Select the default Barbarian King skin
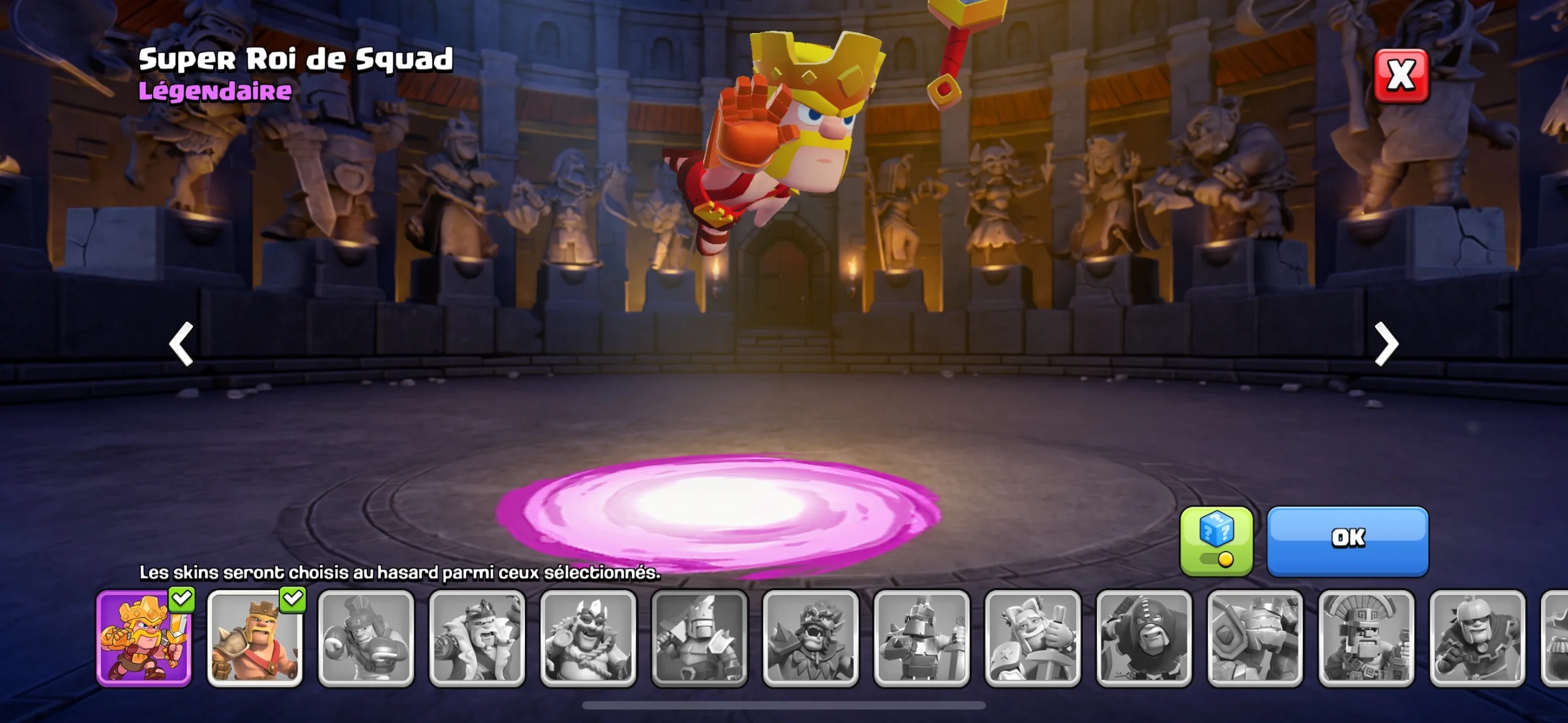The image size is (1568, 723). click(255, 638)
